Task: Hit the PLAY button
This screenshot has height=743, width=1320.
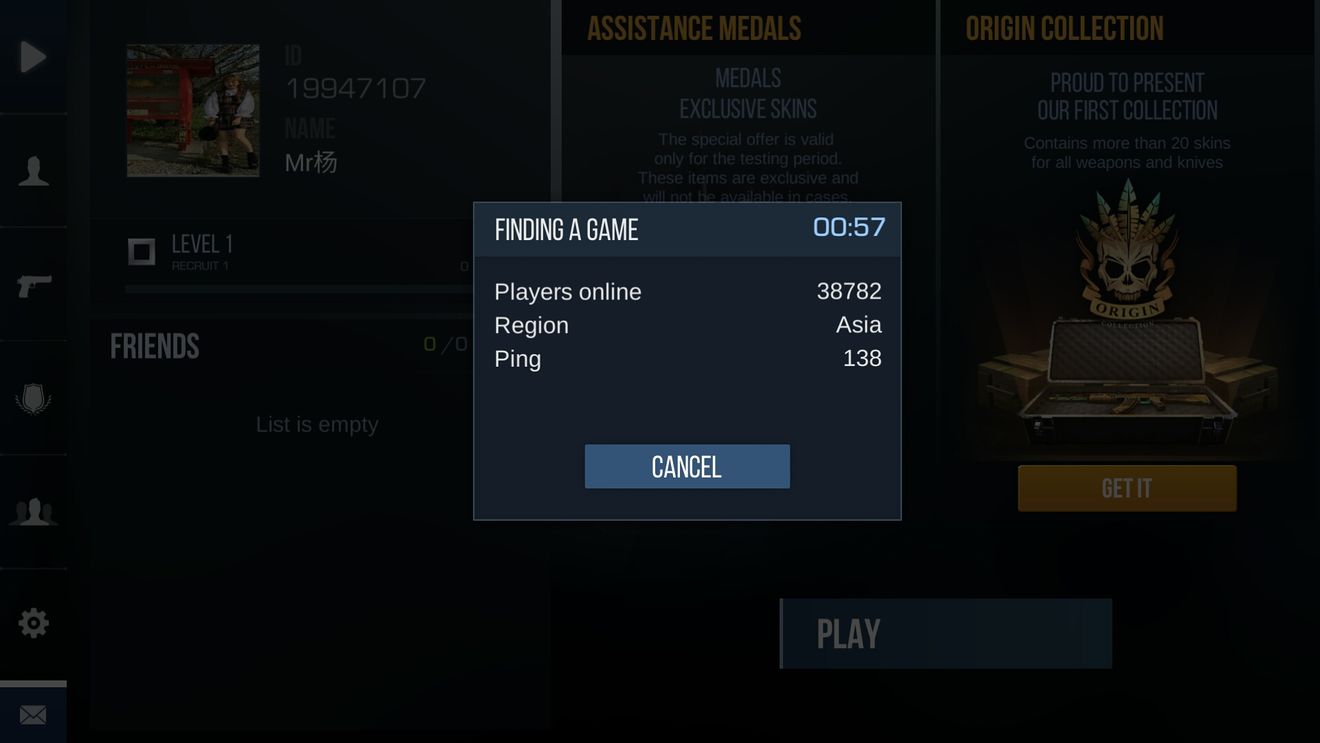Action: coord(946,634)
